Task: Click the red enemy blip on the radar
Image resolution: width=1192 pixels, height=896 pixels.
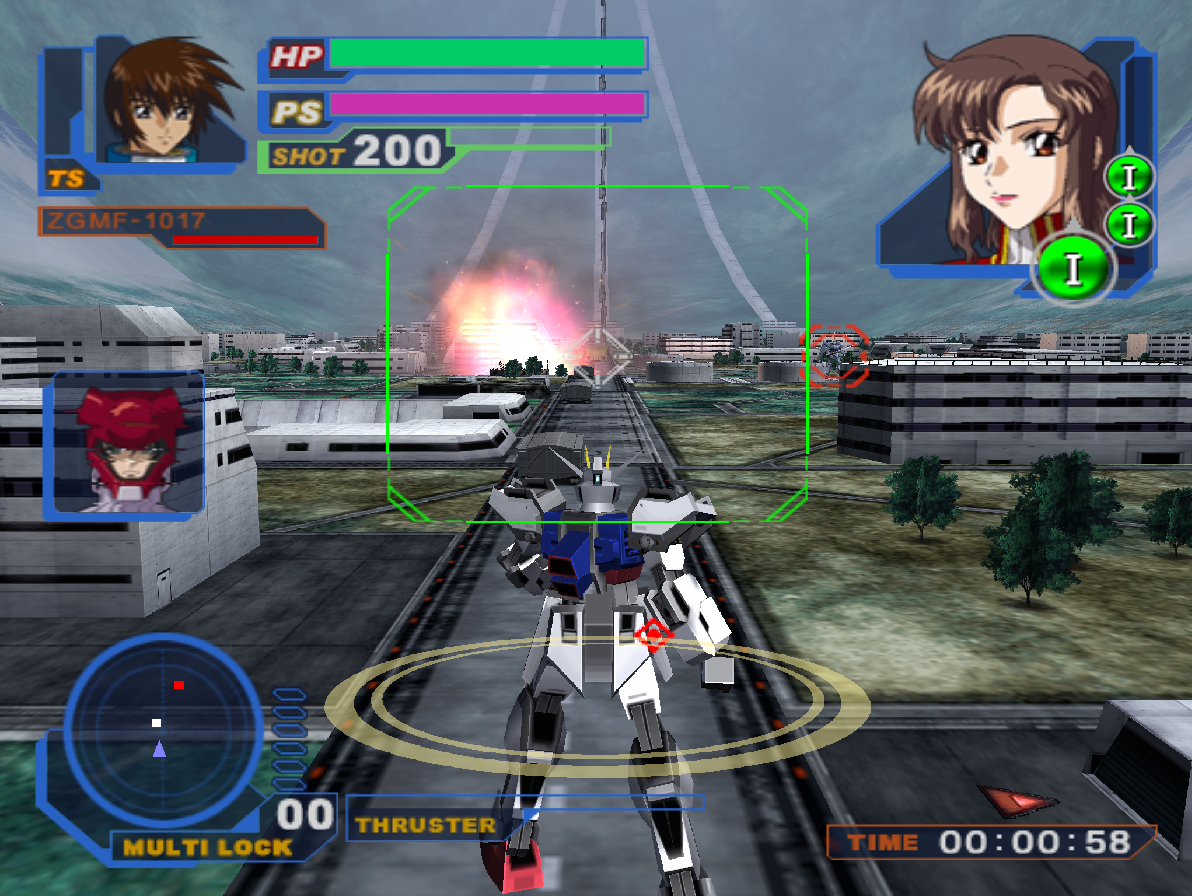Action: tap(179, 685)
